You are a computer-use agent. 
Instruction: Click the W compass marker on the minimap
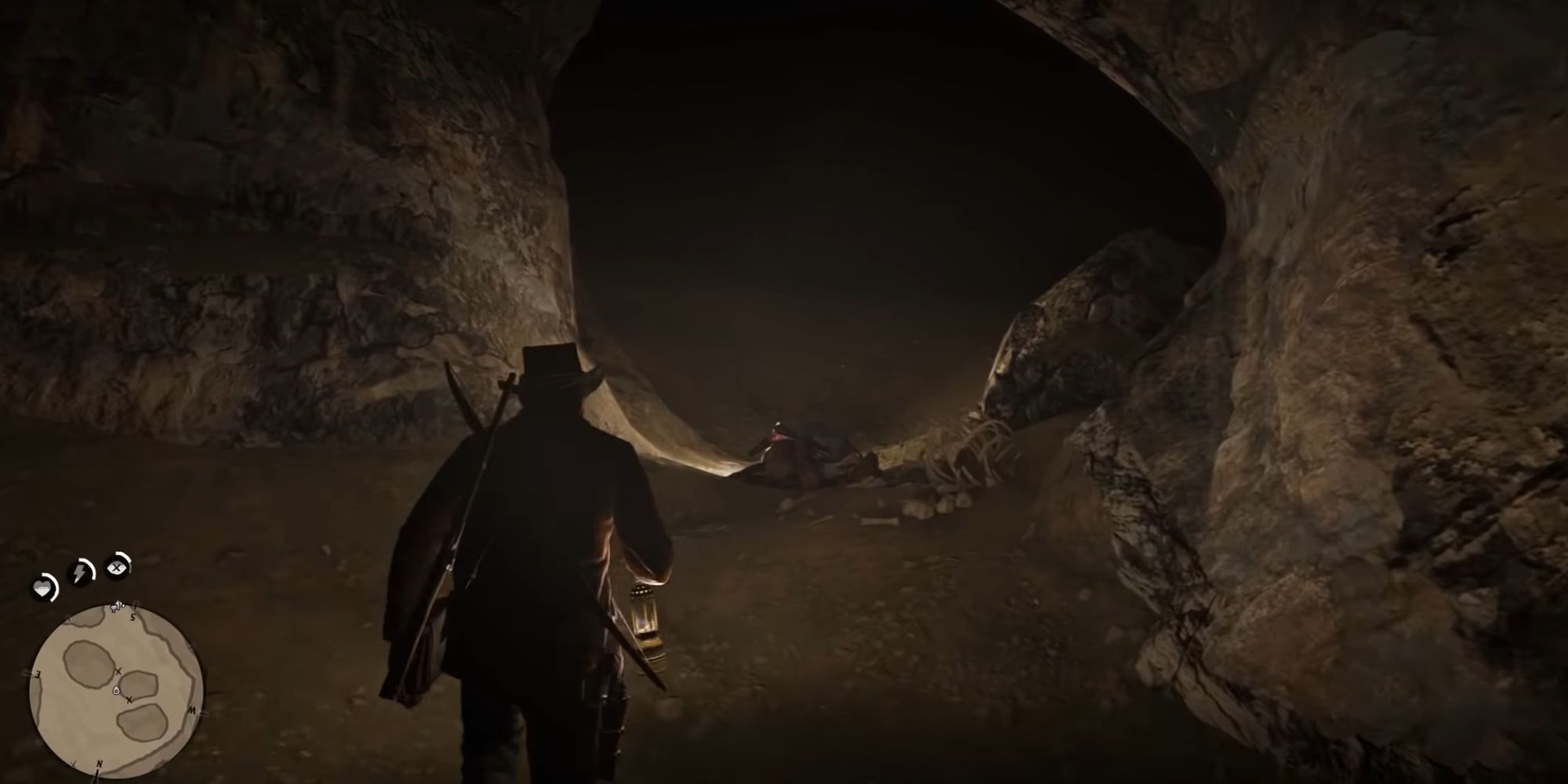(191, 710)
